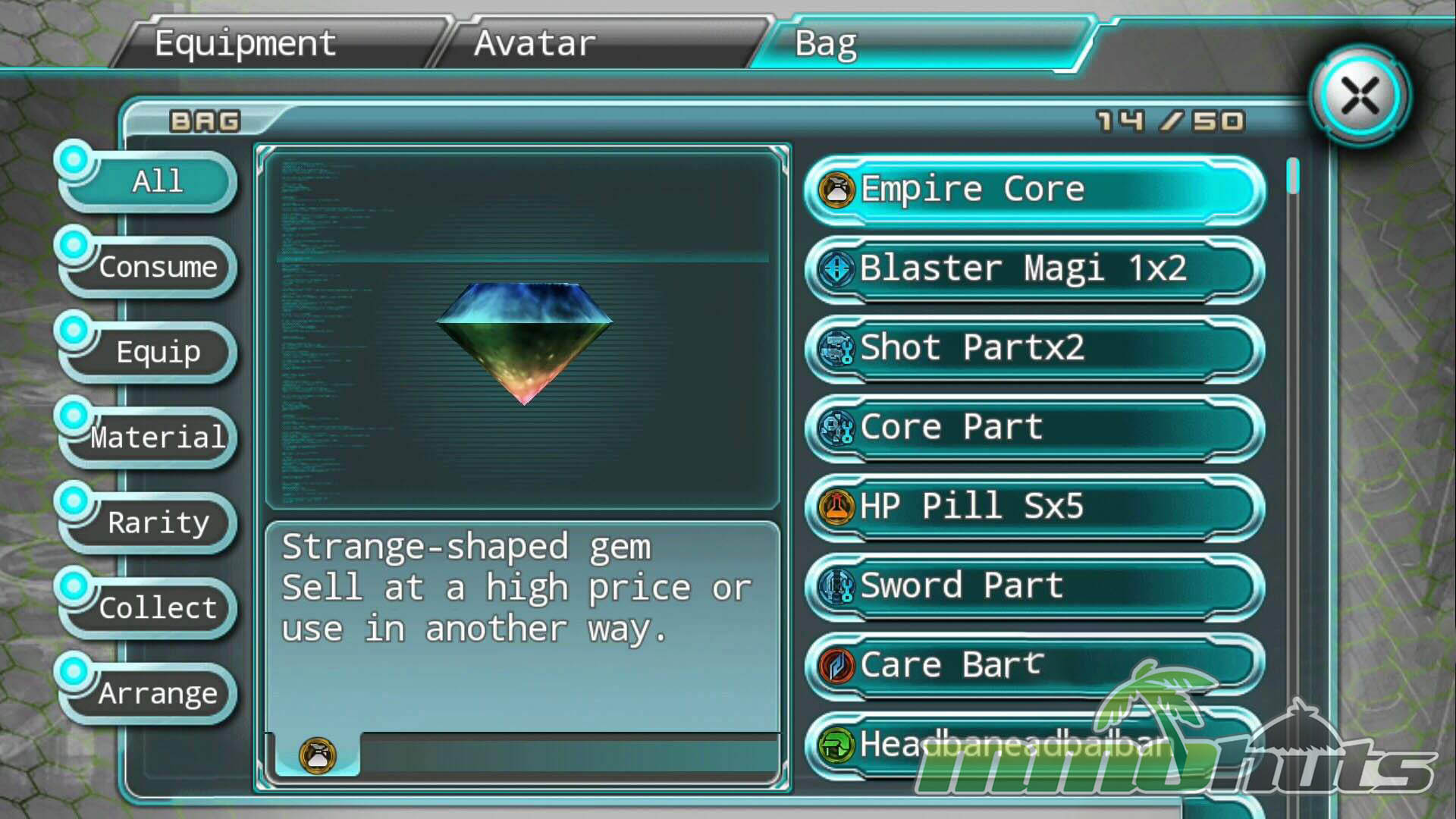This screenshot has width=1456, height=819.
Task: Pick the Shot Part x2 item
Action: click(1034, 348)
